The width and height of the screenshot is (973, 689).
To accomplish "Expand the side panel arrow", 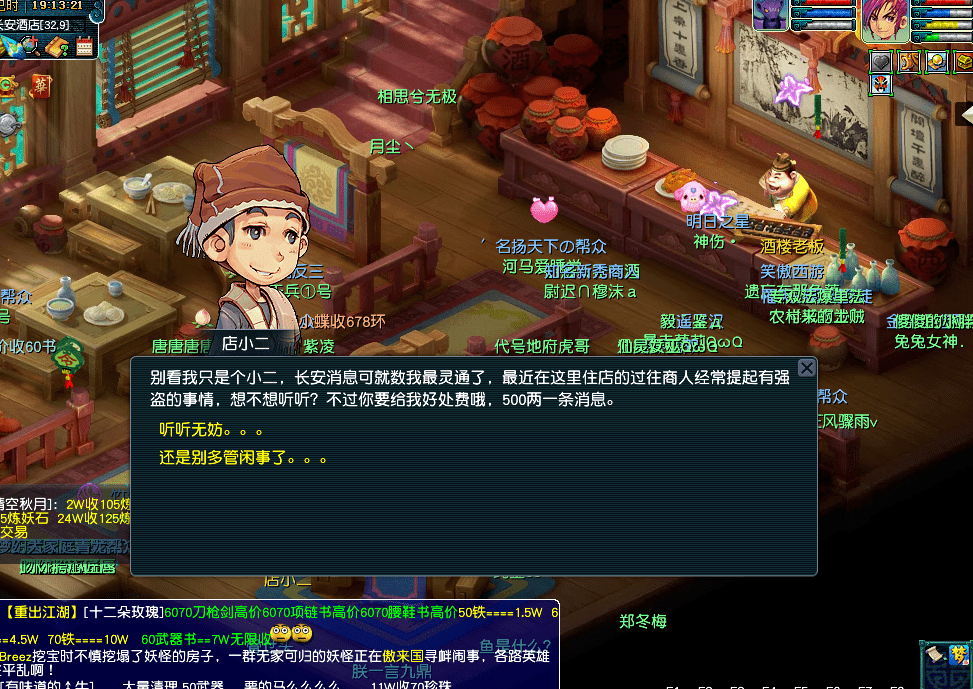I will (965, 112).
